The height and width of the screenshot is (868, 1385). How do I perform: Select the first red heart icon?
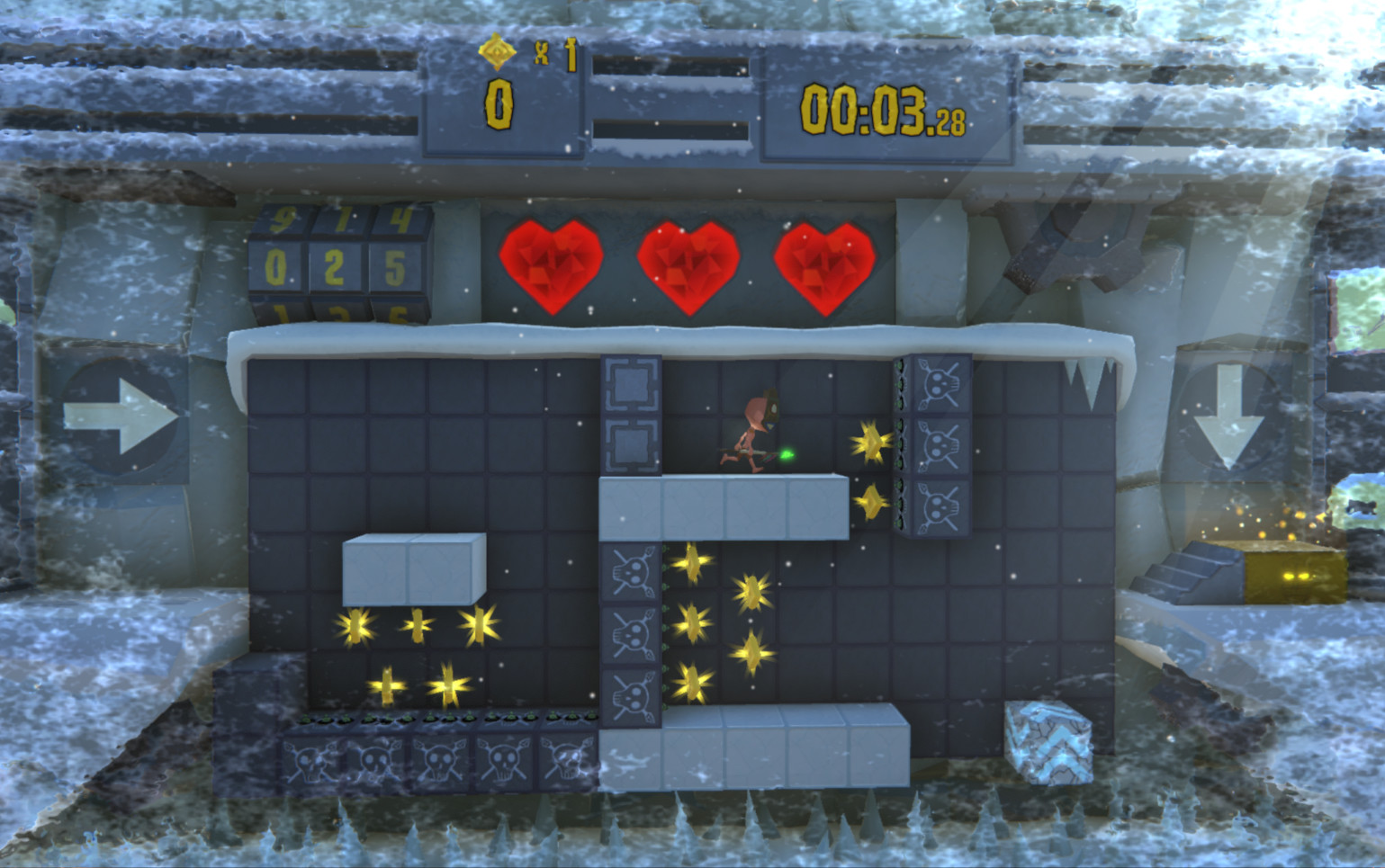(552, 267)
